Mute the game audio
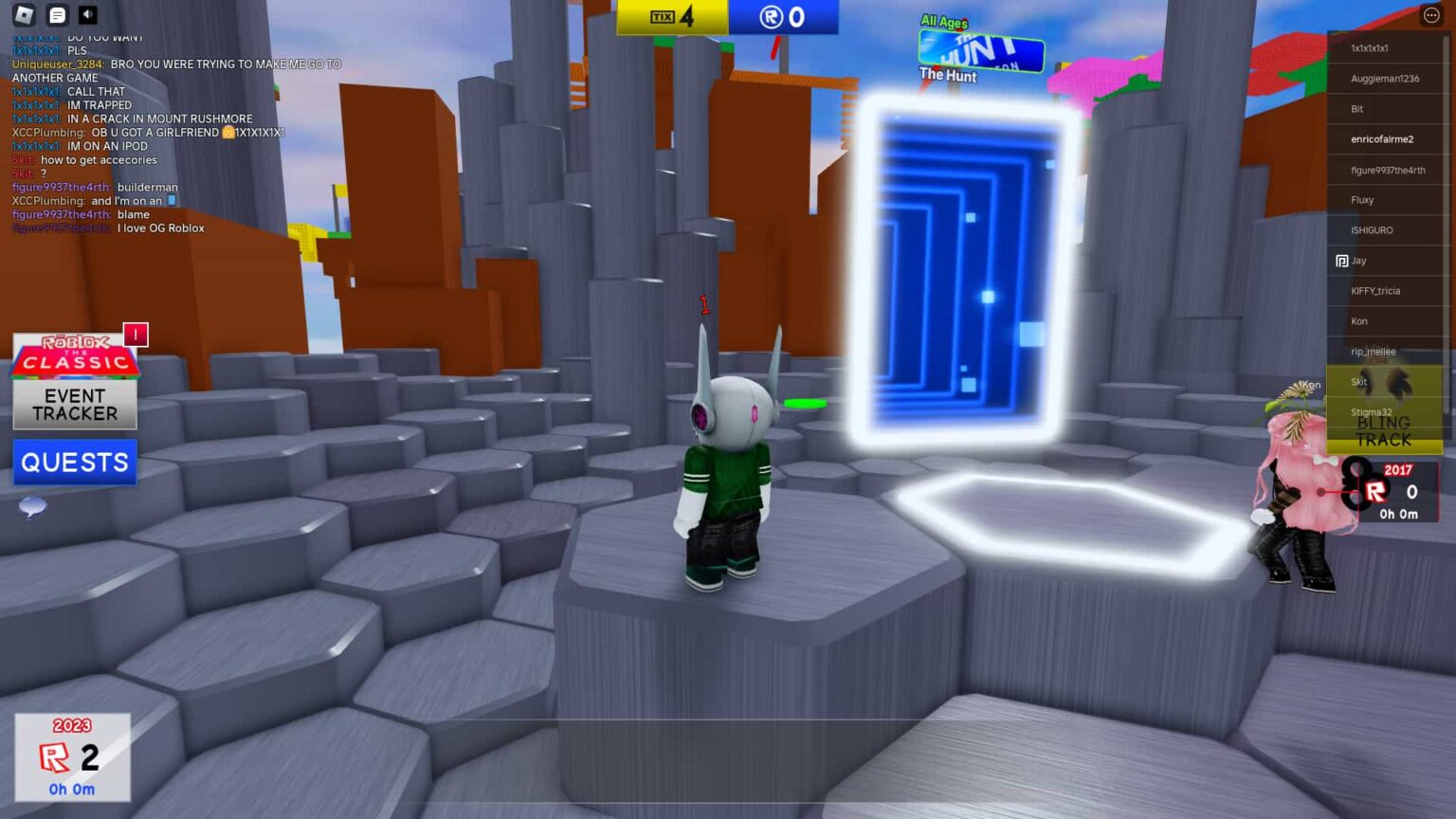 tap(90, 14)
